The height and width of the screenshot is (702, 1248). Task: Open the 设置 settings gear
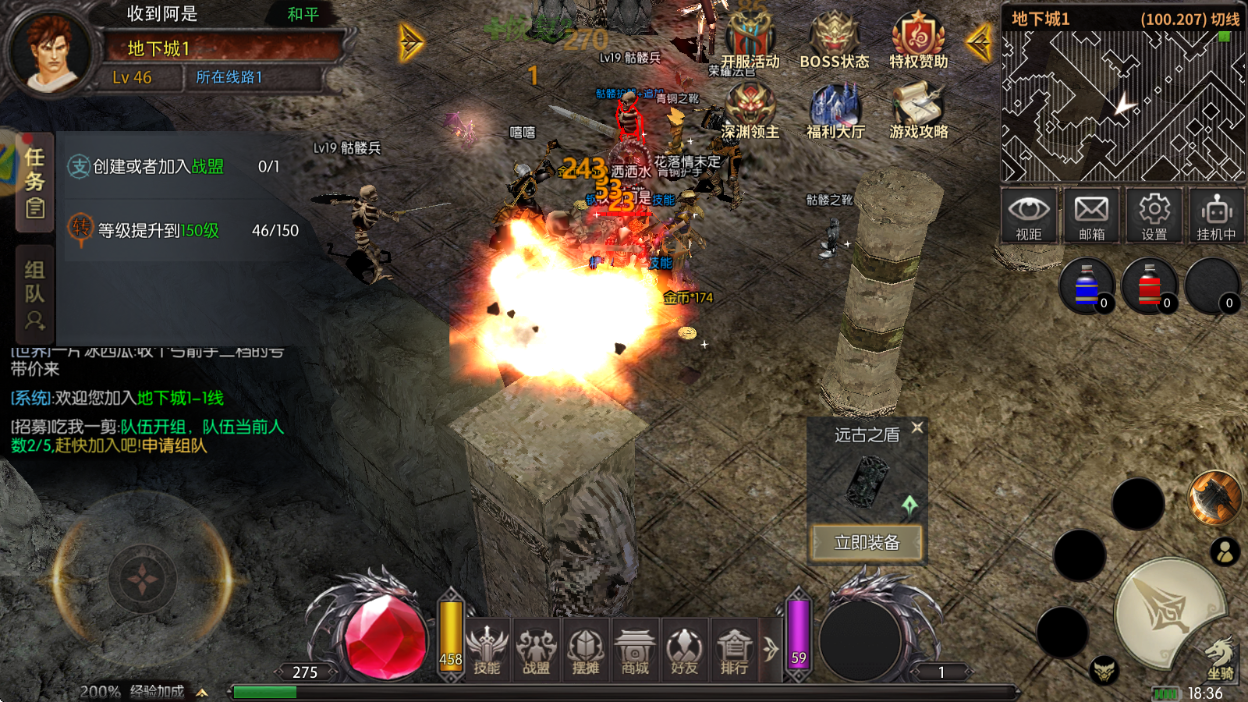[1154, 215]
